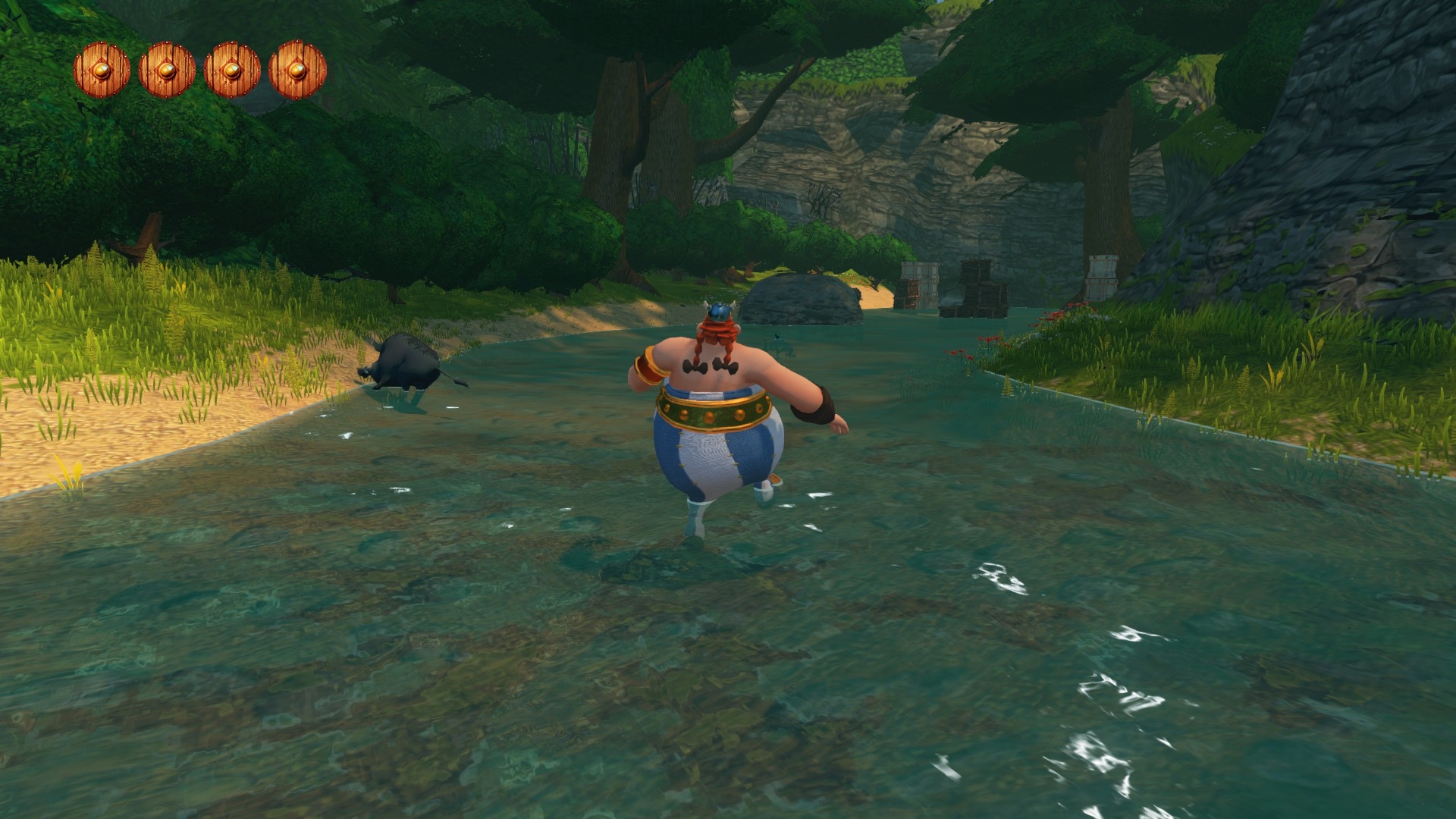This screenshot has height=819, width=1456.
Task: Select the second shield in the HUD
Action: pyautogui.click(x=165, y=72)
